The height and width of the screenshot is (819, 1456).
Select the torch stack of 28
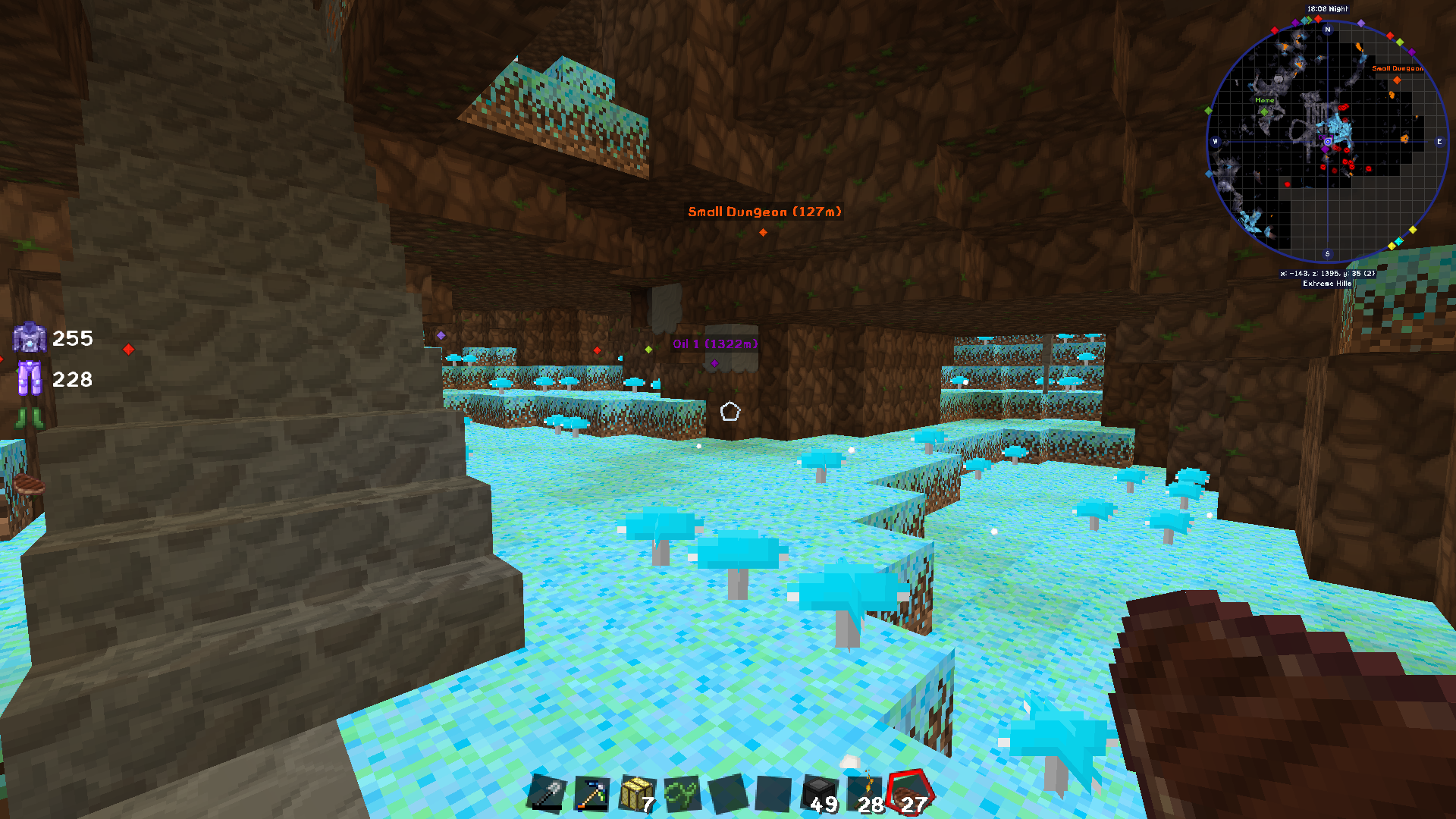click(x=864, y=794)
